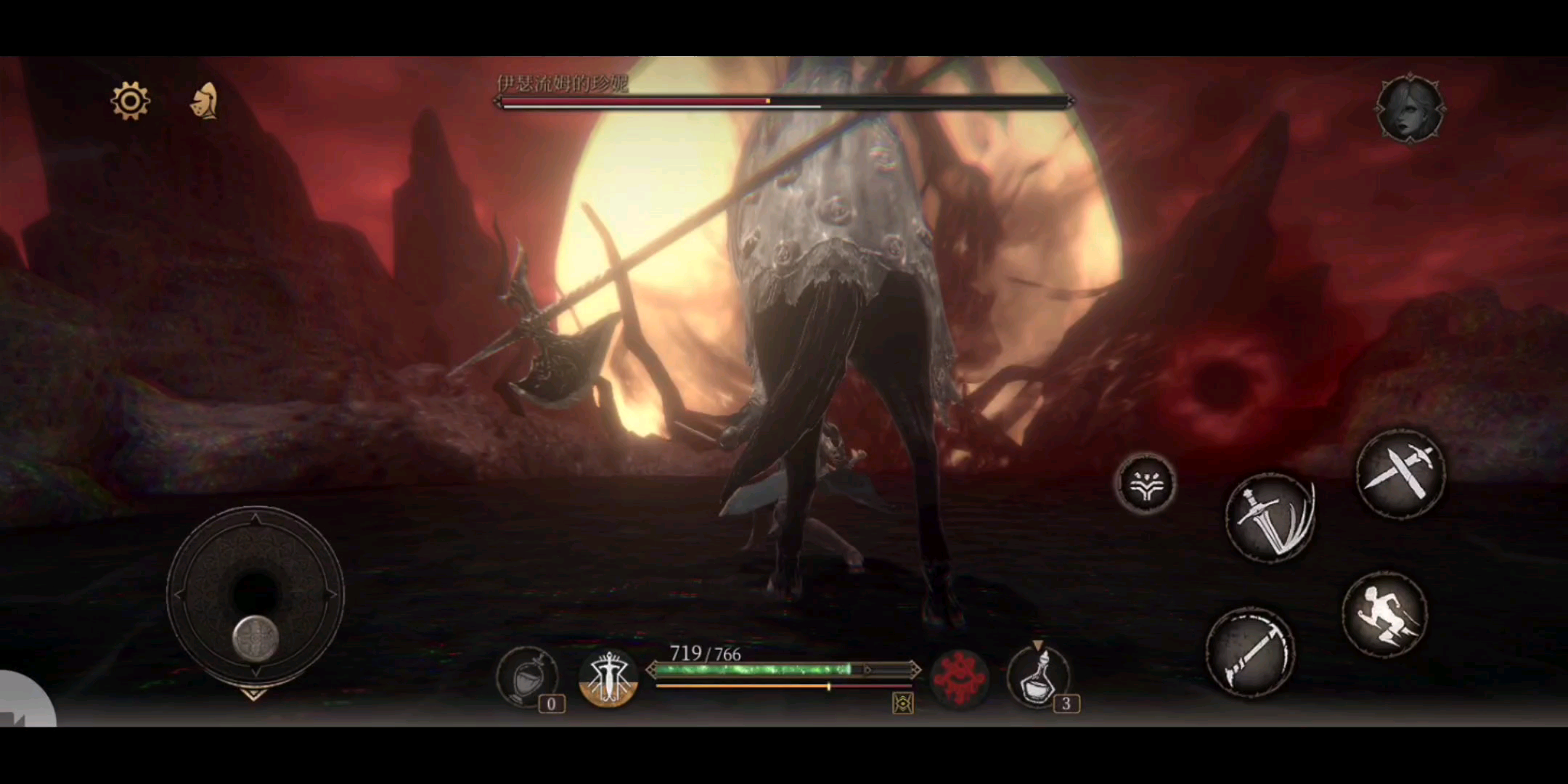Viewport: 1568px width, 784px height.
Task: Open the gear settings menu
Action: 131,101
